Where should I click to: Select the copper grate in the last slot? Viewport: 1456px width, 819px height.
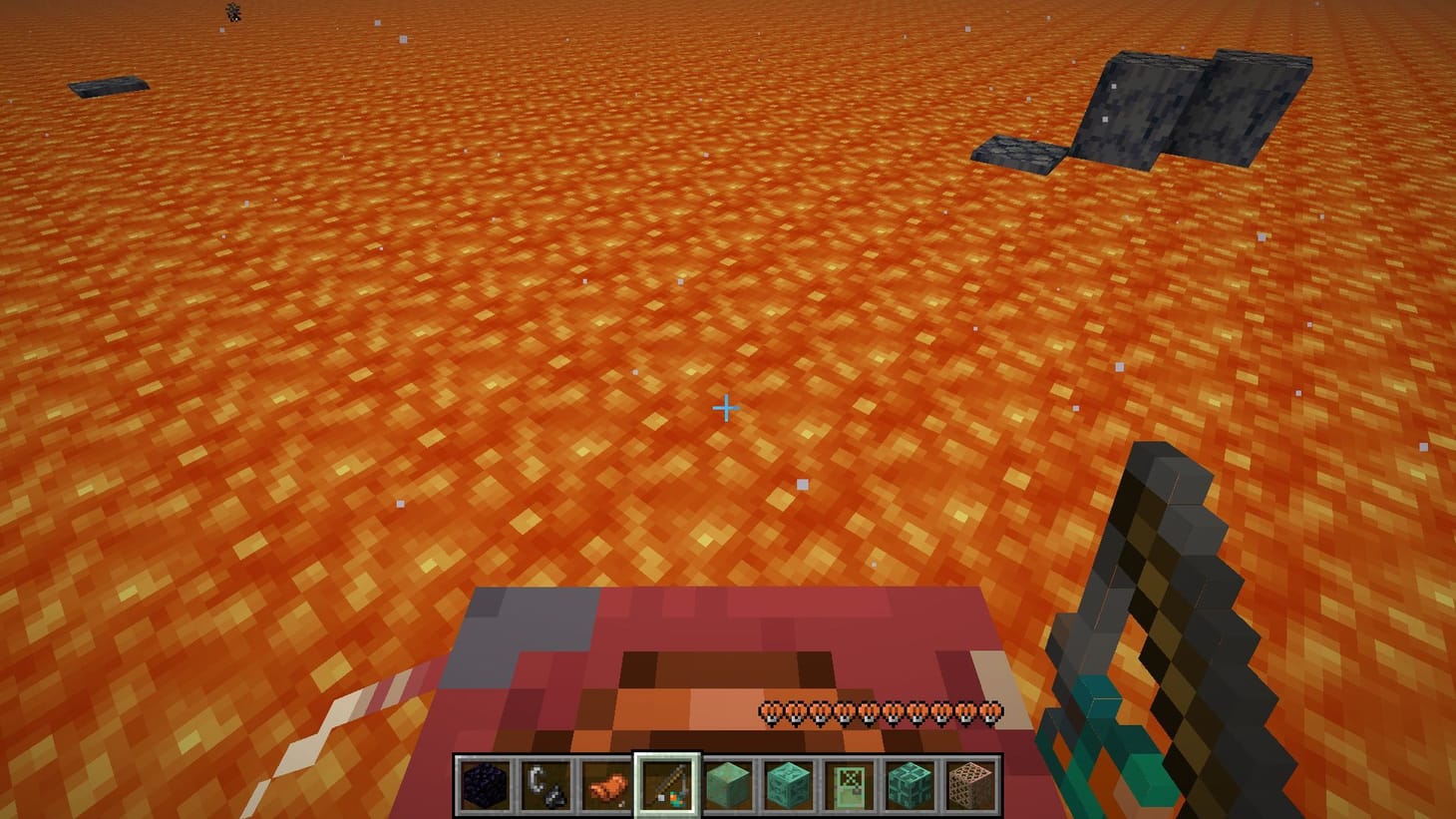coord(969,783)
